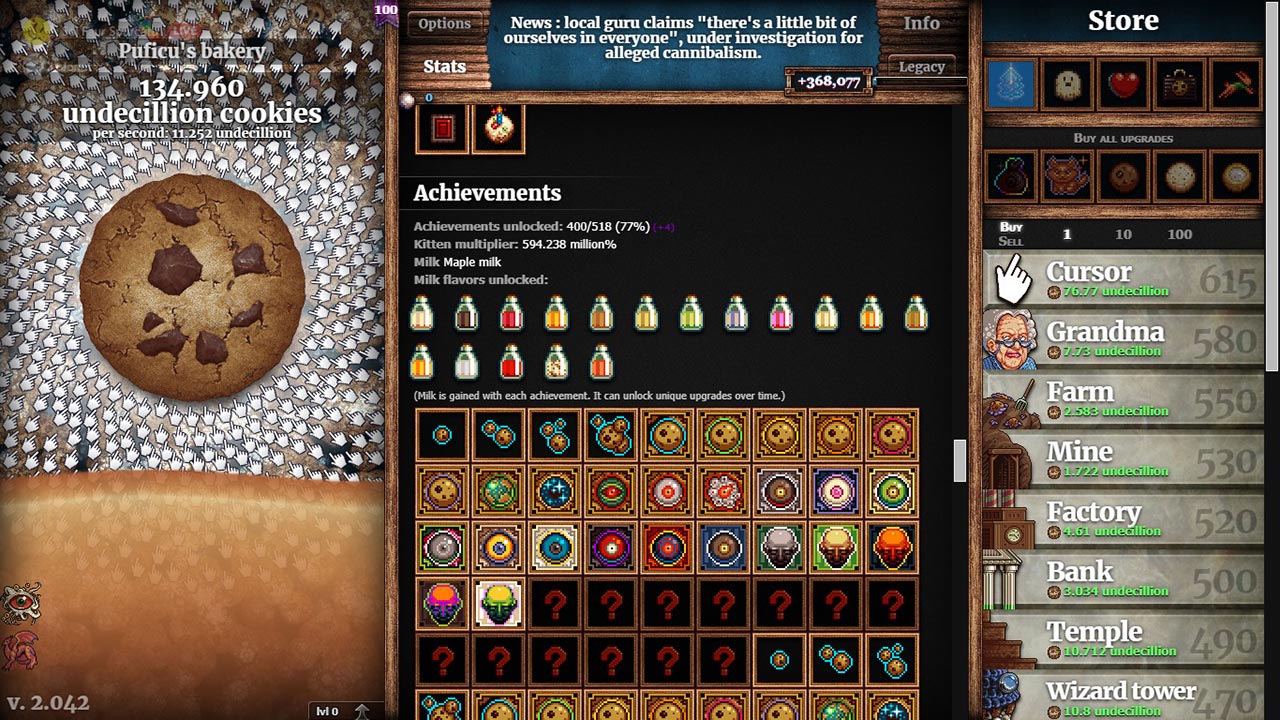1280x720 pixels.
Task: Purchase the heart biscuit upgrade in the store
Action: [1123, 85]
